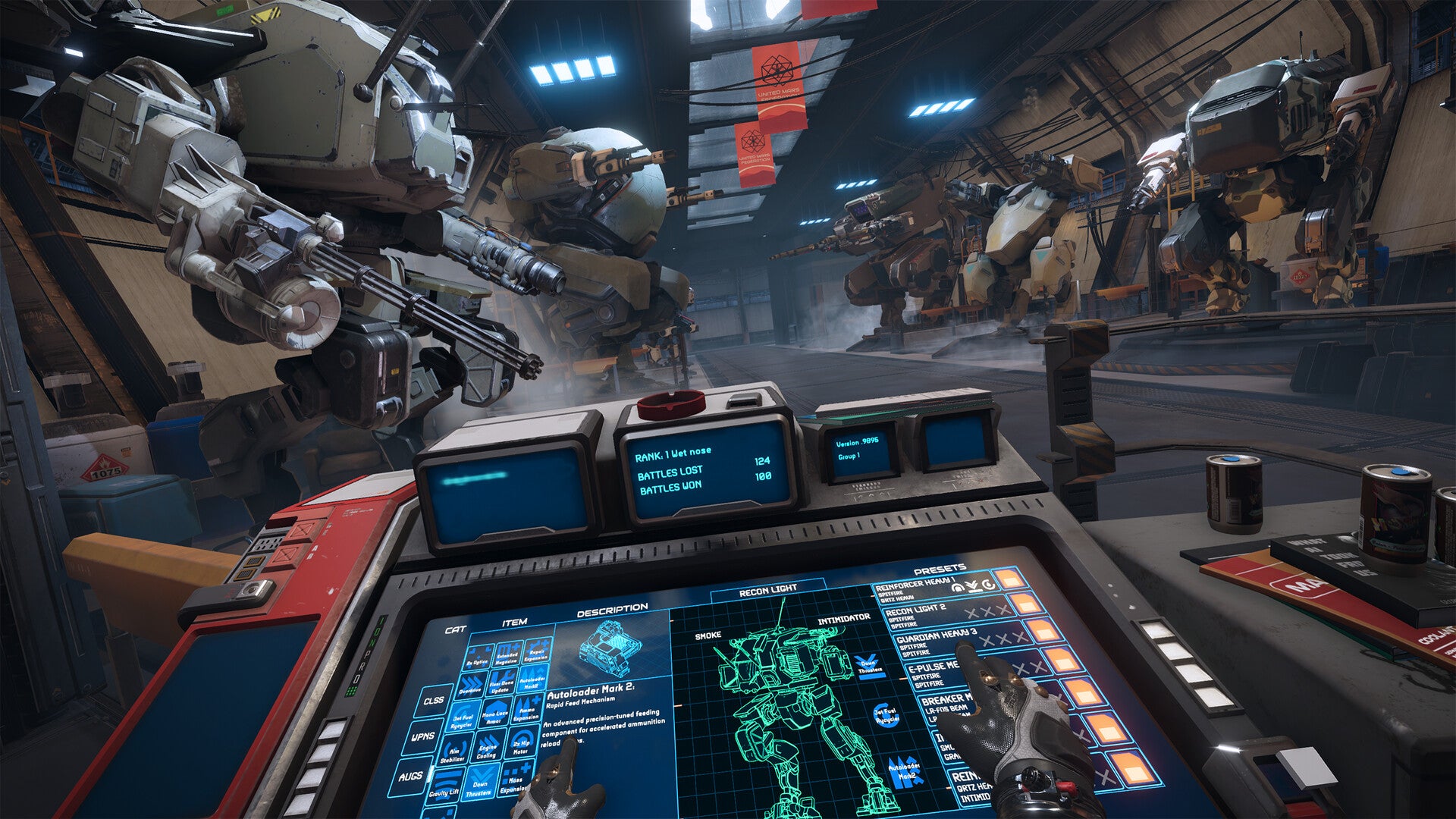Select the Autoloader Mark2 tile in the item grid
This screenshot has width=1456, height=819.
[532, 682]
